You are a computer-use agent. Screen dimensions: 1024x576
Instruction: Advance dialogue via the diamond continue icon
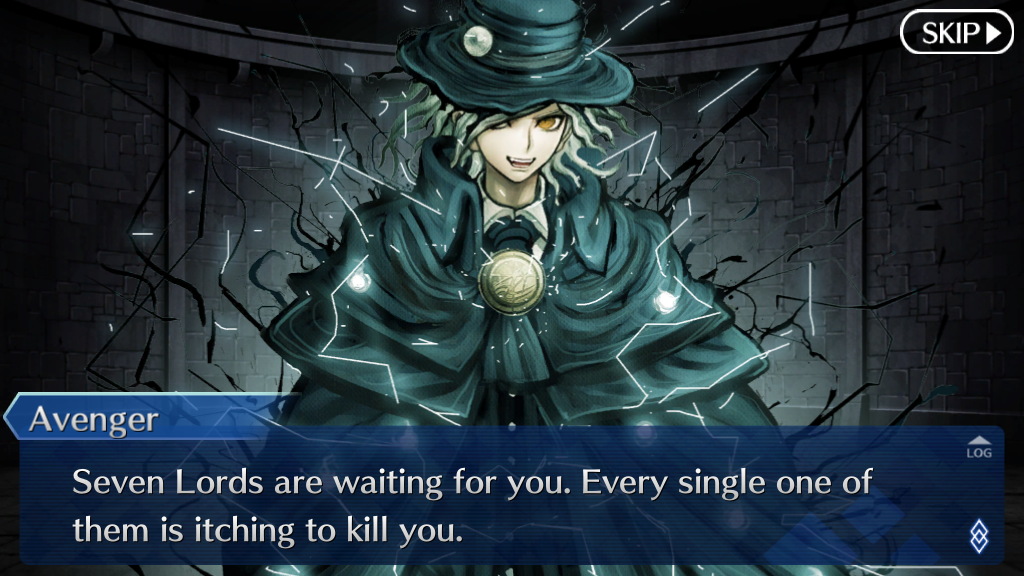[978, 535]
